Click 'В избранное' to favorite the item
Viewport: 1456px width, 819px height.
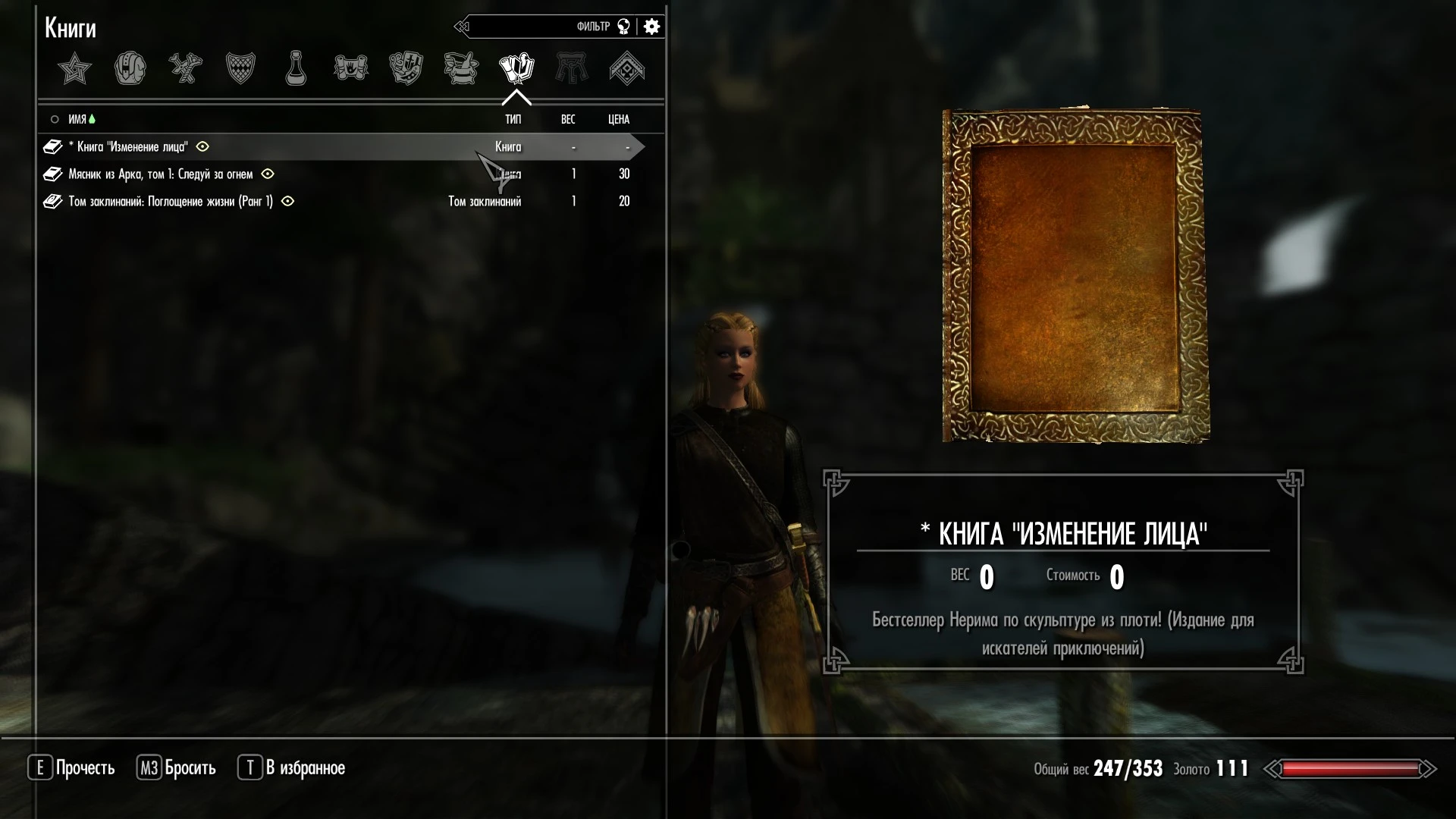tap(306, 767)
